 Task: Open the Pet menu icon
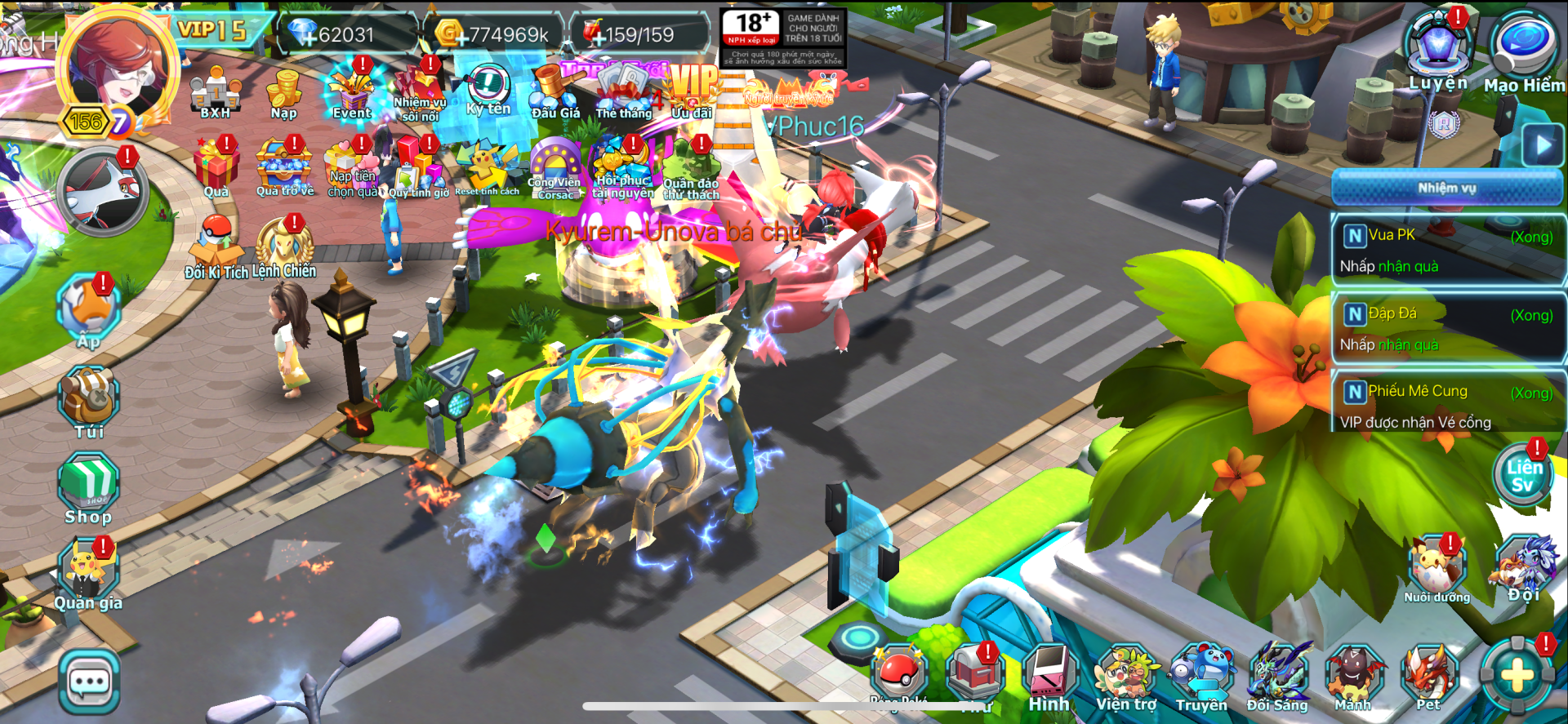point(1428,677)
